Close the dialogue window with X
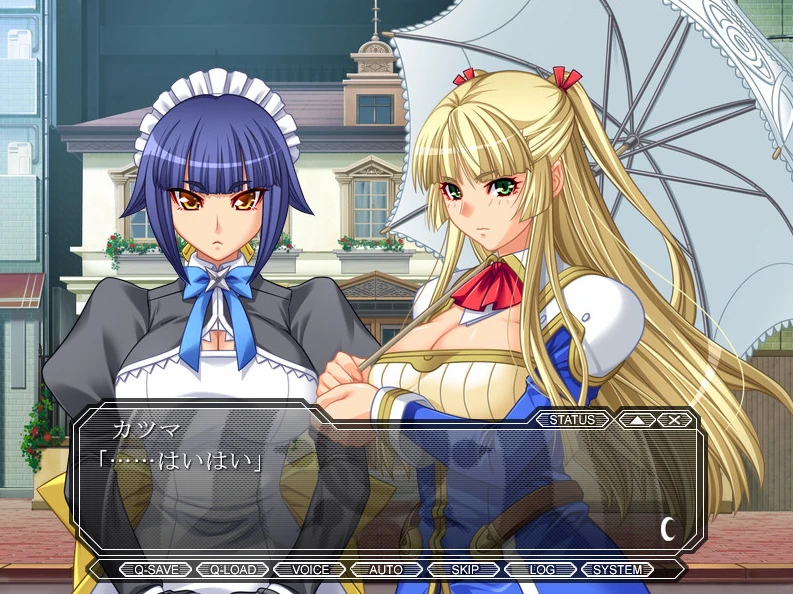 pos(674,420)
